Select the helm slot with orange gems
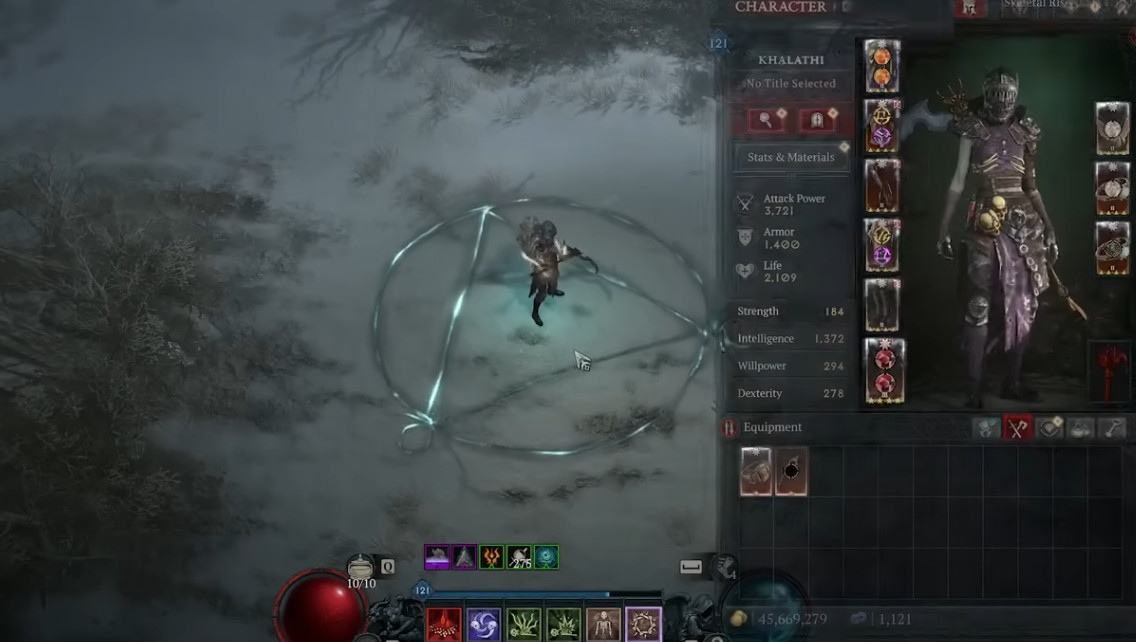1136x642 pixels. click(882, 66)
